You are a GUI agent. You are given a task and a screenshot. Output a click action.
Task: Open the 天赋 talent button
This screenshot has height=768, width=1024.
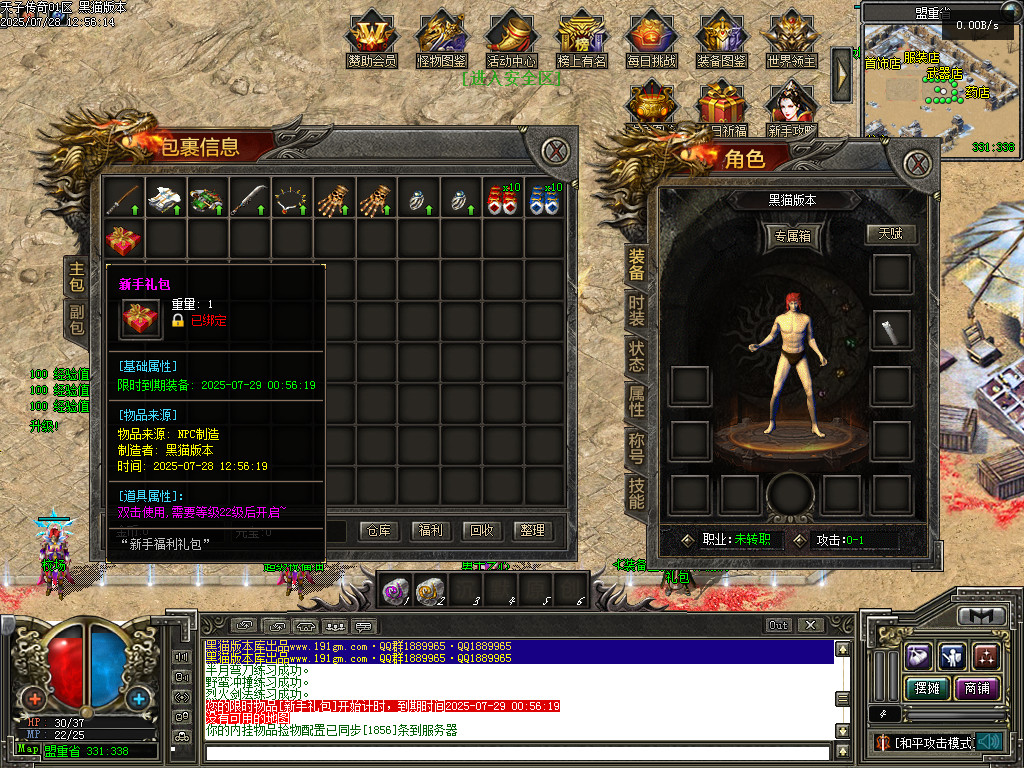pyautogui.click(x=890, y=234)
